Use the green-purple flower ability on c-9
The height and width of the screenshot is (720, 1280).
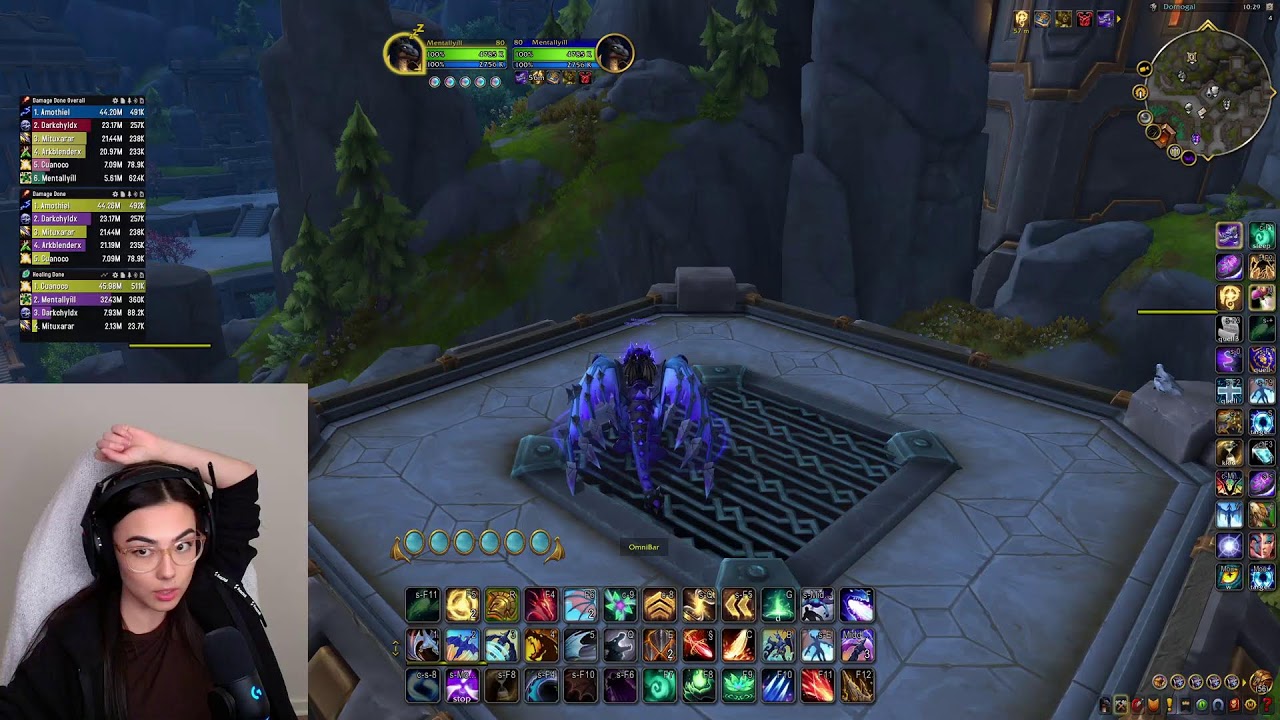click(620, 605)
